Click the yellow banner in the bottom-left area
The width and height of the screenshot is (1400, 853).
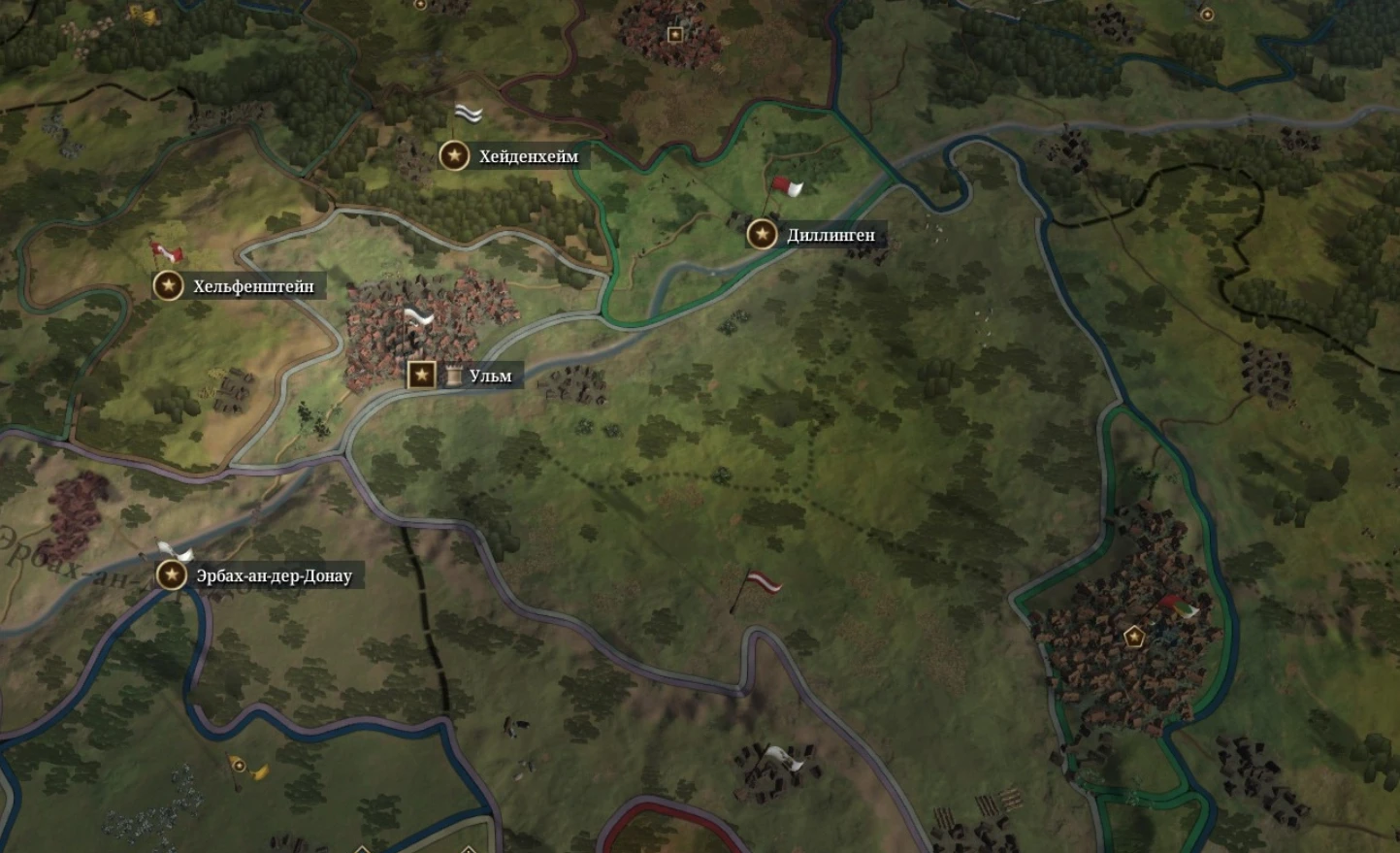coord(242,769)
